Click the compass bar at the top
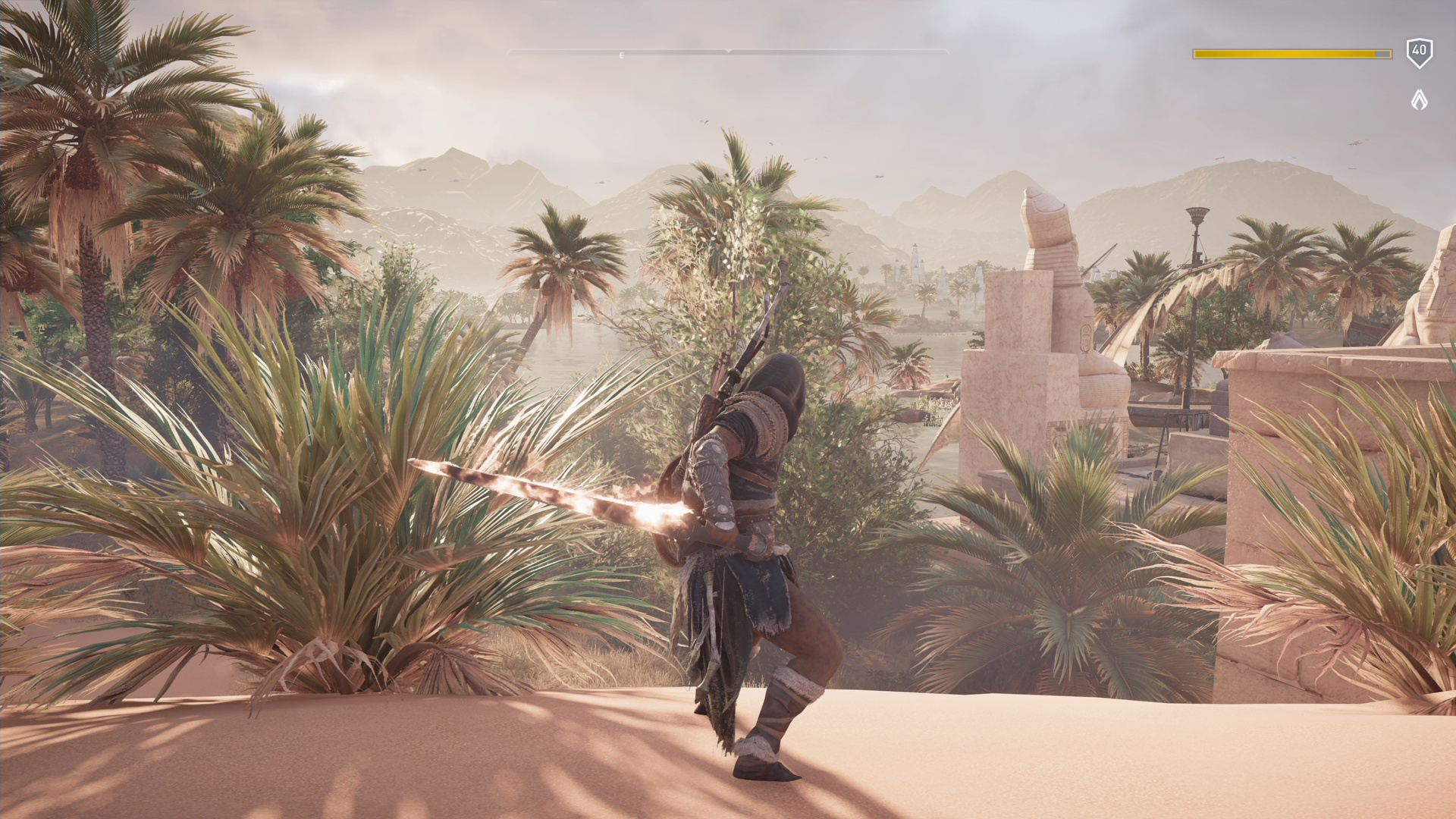This screenshot has height=819, width=1456. pyautogui.click(x=727, y=52)
